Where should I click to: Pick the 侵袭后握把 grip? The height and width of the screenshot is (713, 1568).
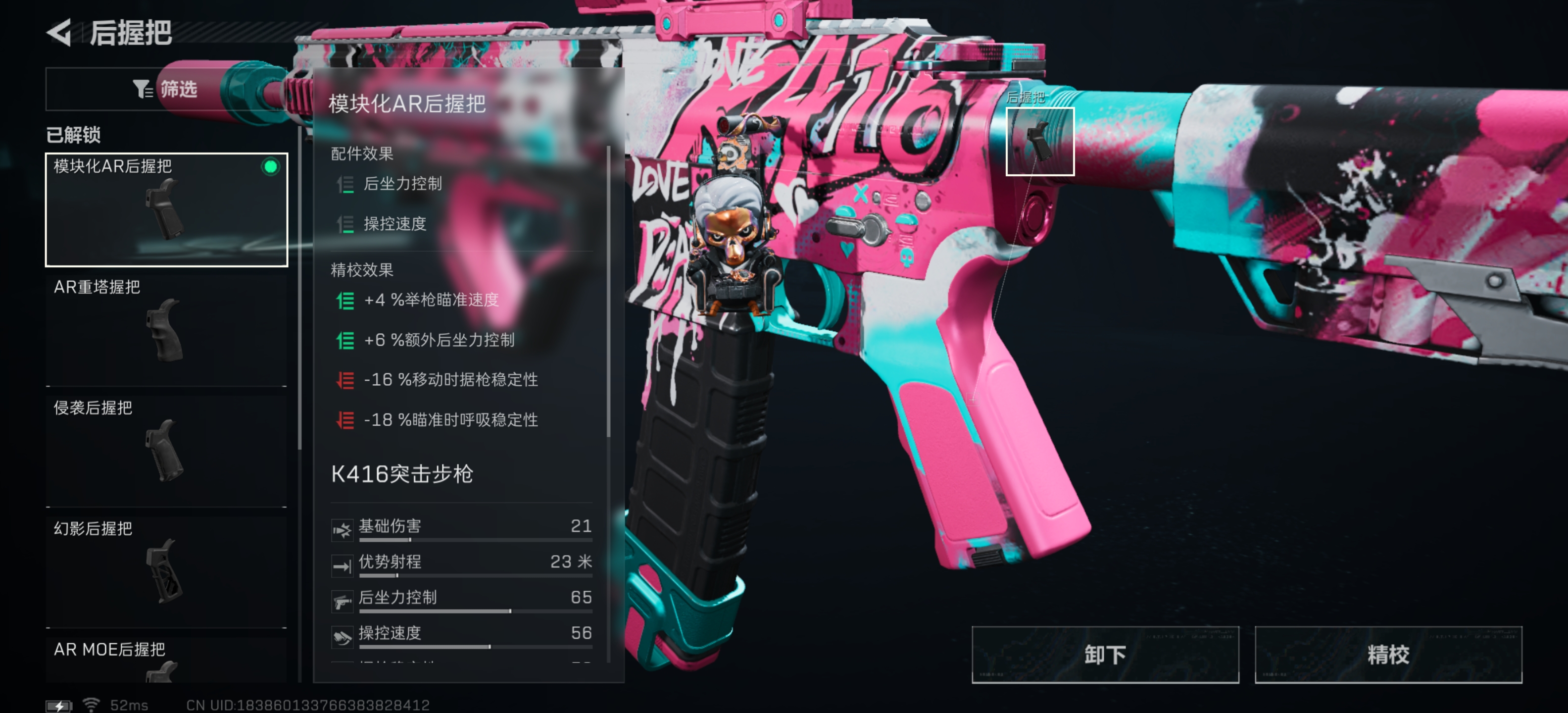[x=166, y=451]
